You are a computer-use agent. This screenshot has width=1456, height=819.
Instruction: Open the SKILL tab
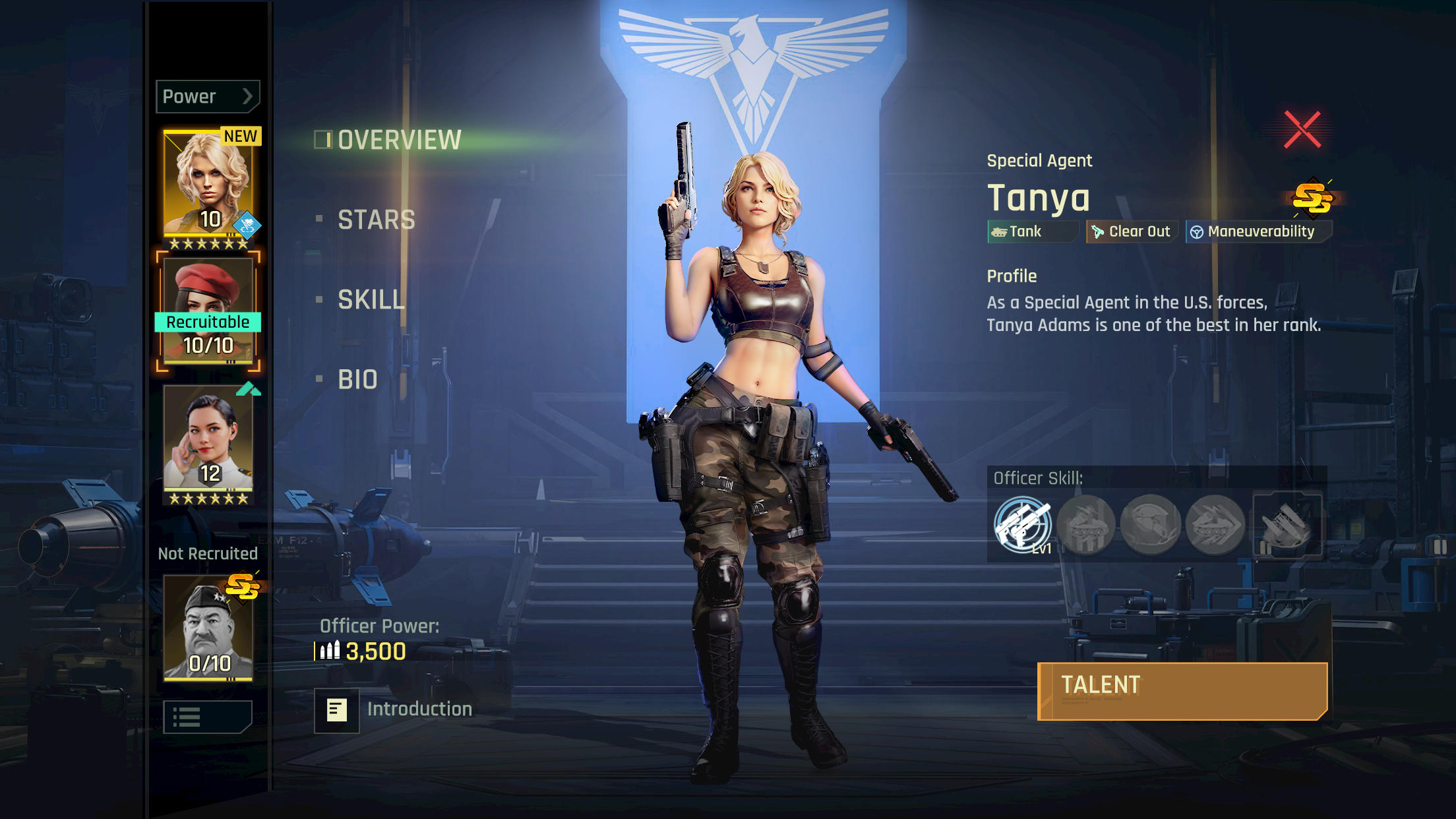pos(371,299)
